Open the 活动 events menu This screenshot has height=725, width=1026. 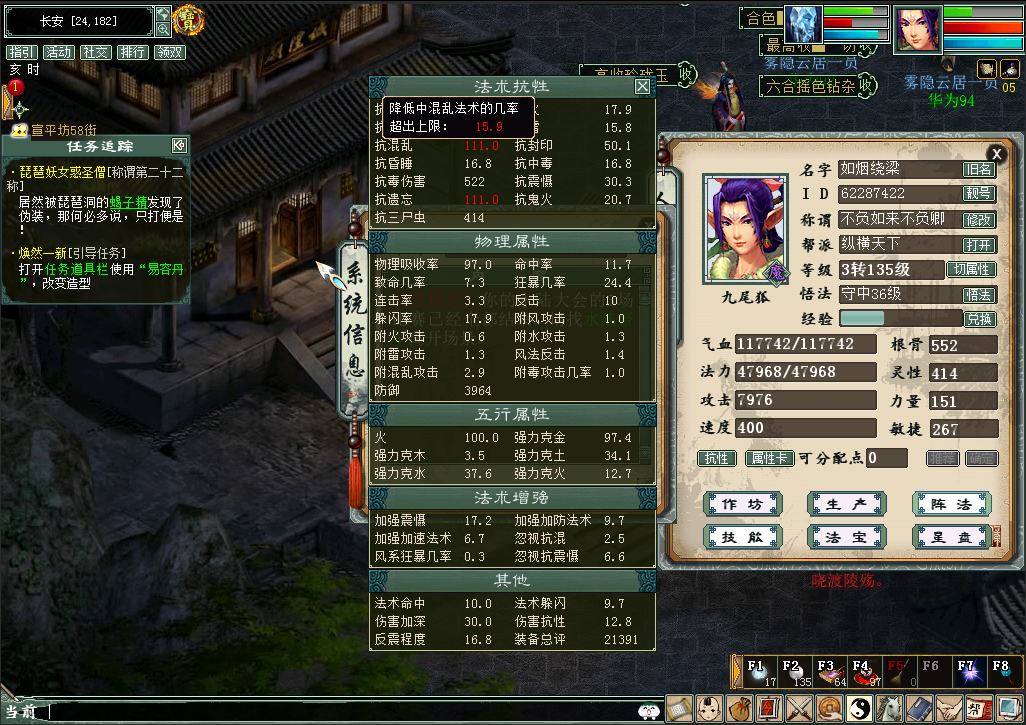tap(59, 52)
